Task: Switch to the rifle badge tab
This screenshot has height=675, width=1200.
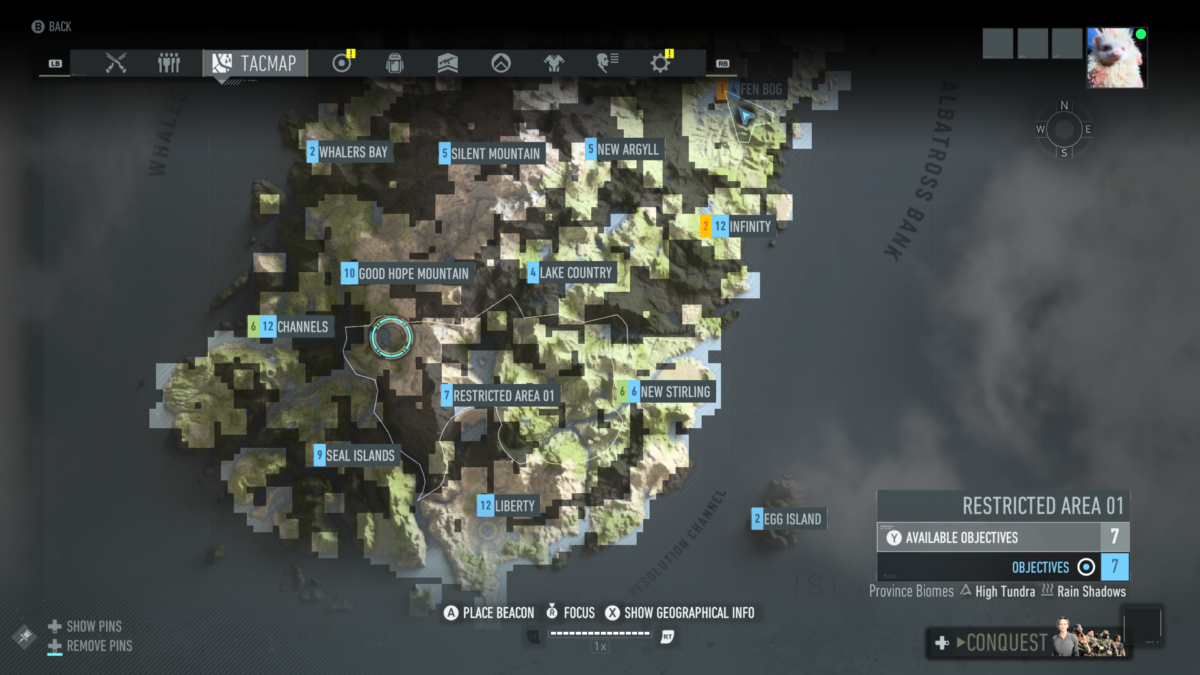Action: click(x=448, y=63)
